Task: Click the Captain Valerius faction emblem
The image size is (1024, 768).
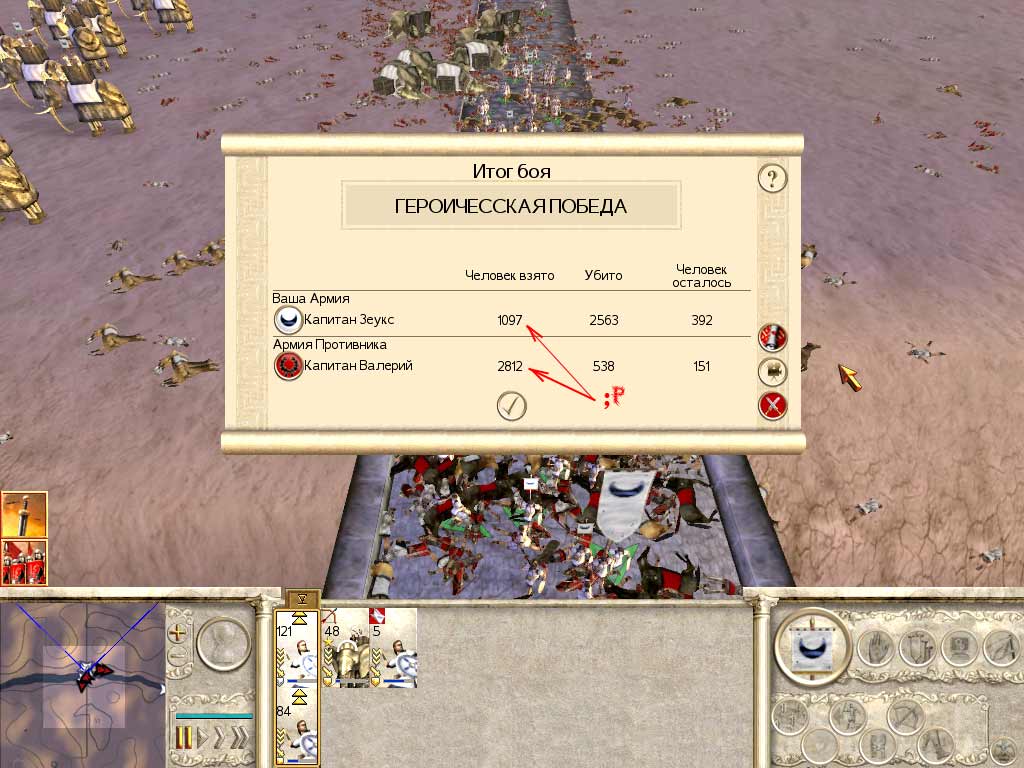Action: point(288,366)
